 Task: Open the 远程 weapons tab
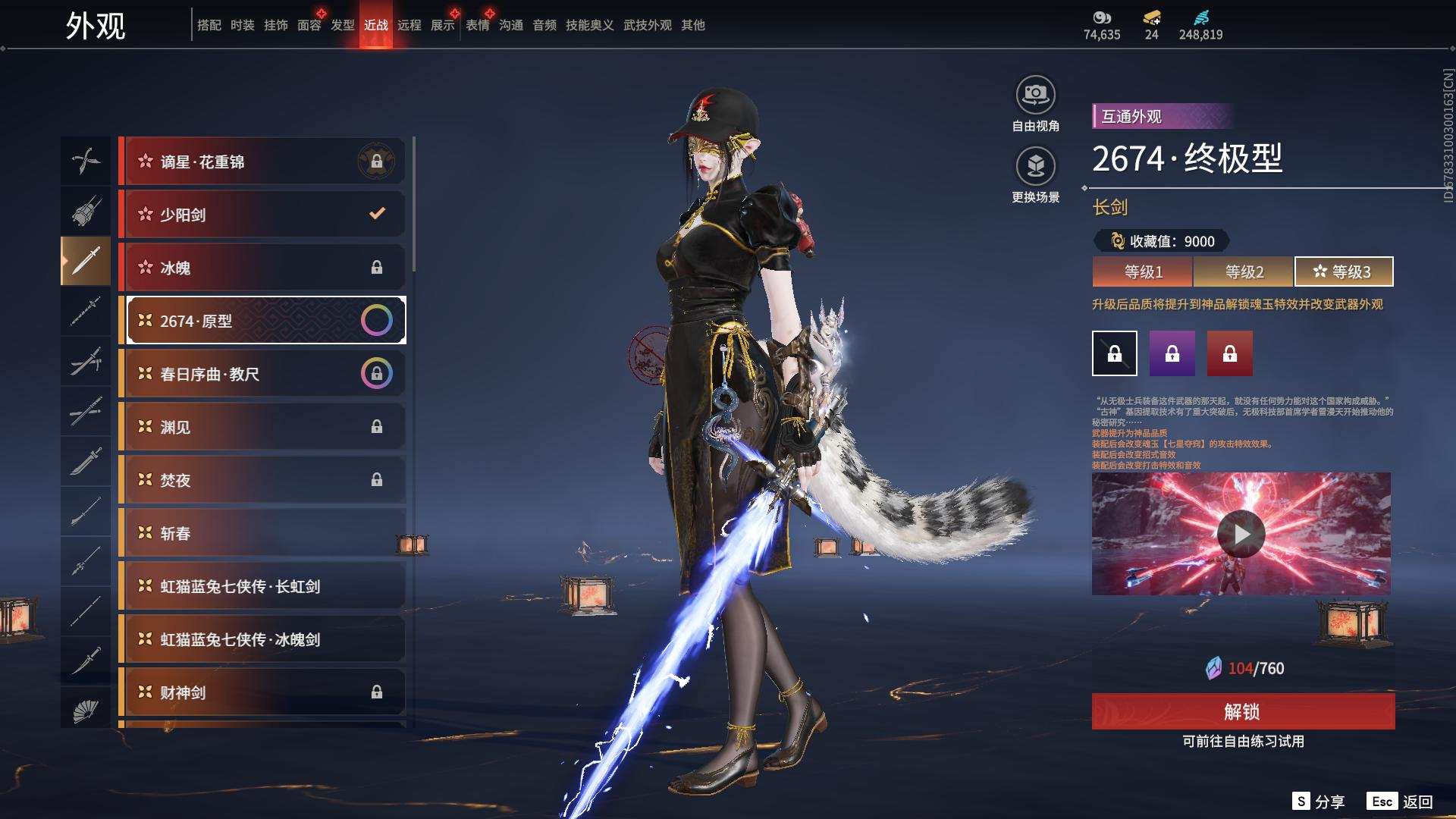point(409,25)
